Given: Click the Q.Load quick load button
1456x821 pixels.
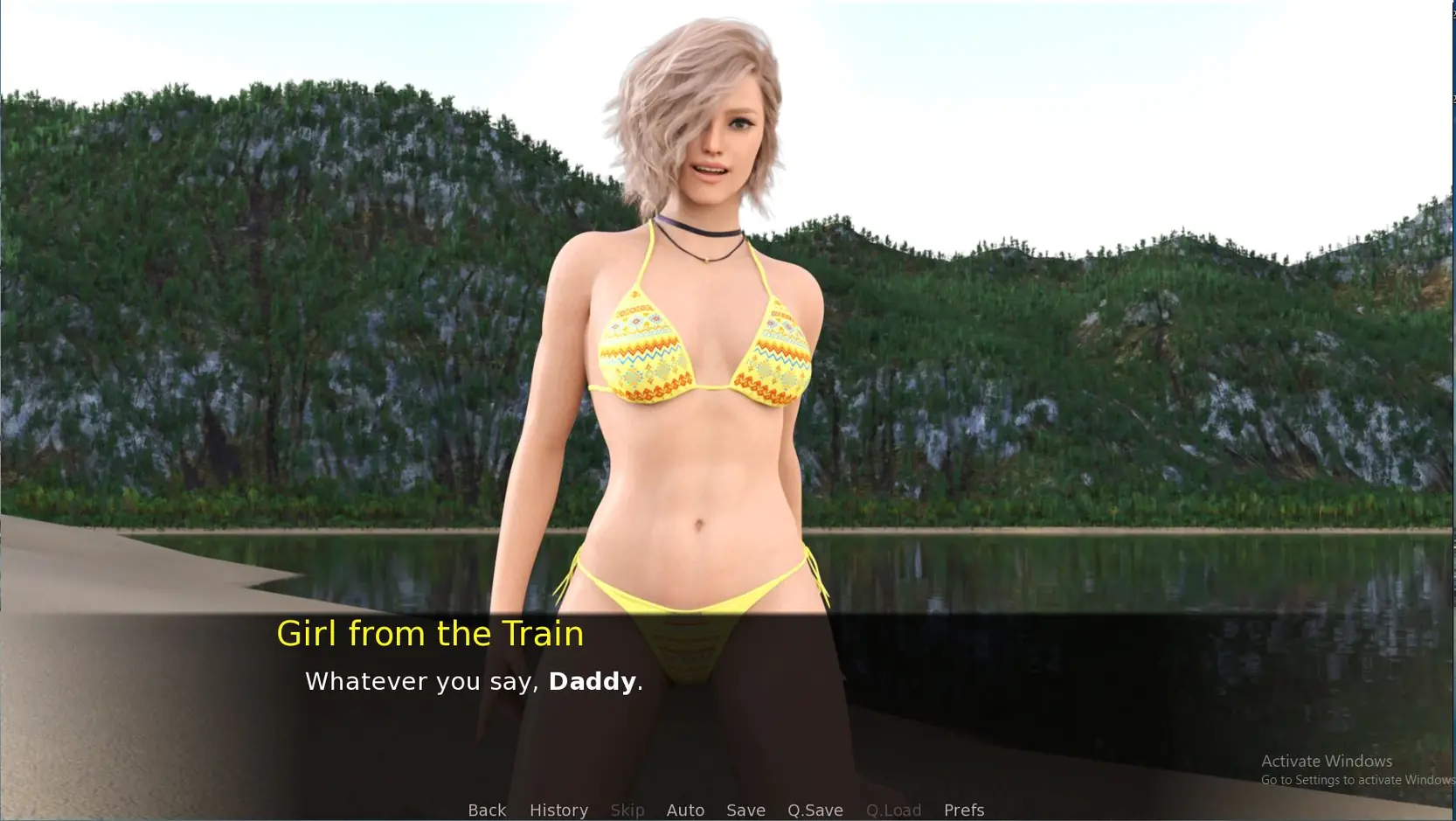Looking at the screenshot, I should click(x=893, y=810).
